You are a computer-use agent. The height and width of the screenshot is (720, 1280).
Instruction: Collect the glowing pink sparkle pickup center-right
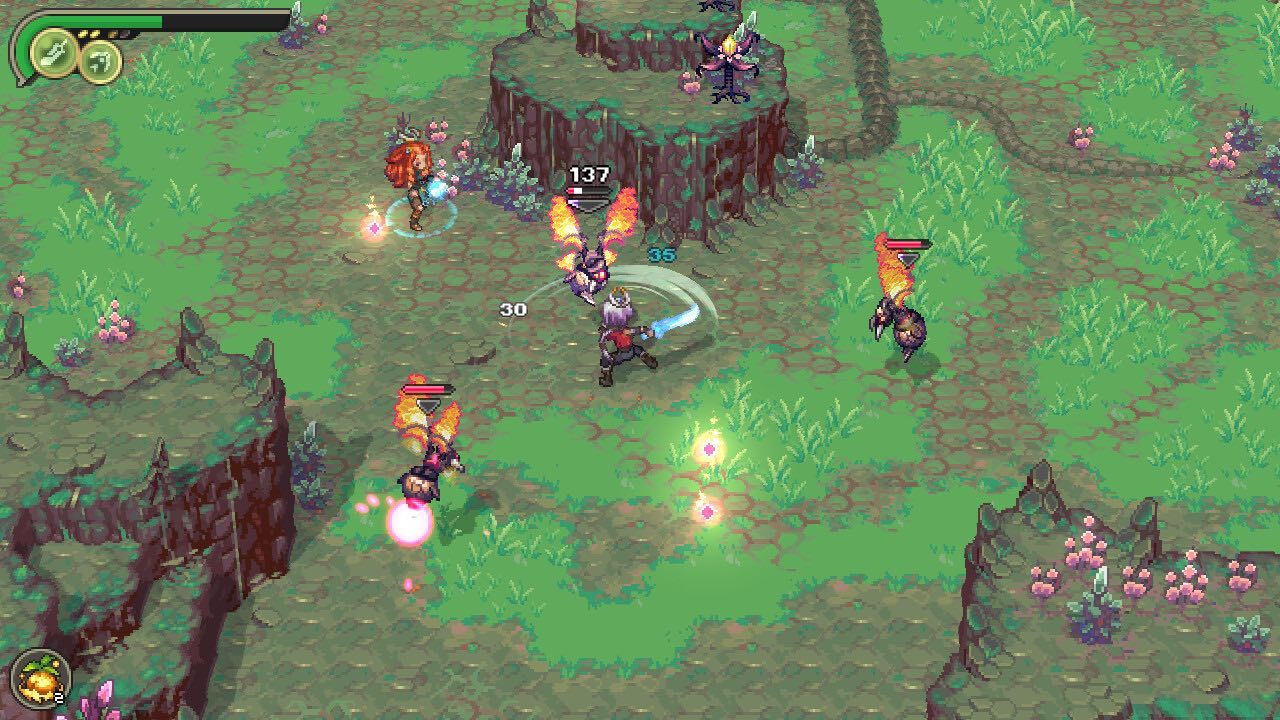pyautogui.click(x=712, y=449)
